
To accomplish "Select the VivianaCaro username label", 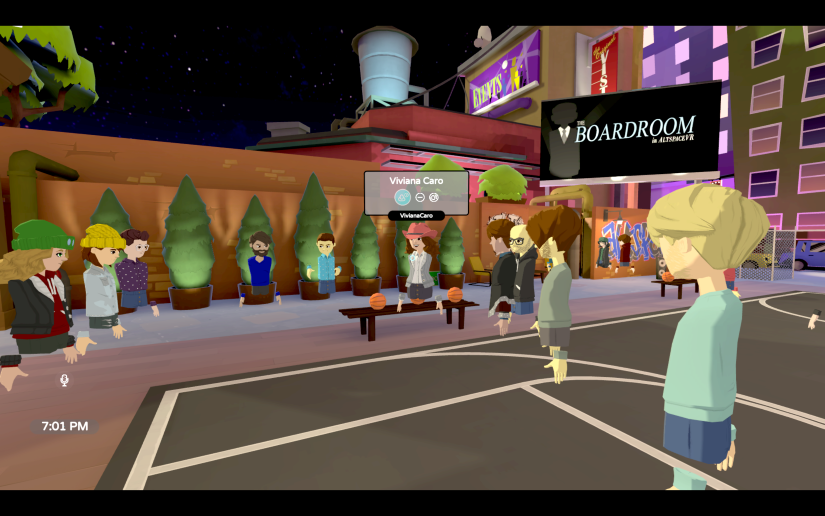I will (416, 215).
